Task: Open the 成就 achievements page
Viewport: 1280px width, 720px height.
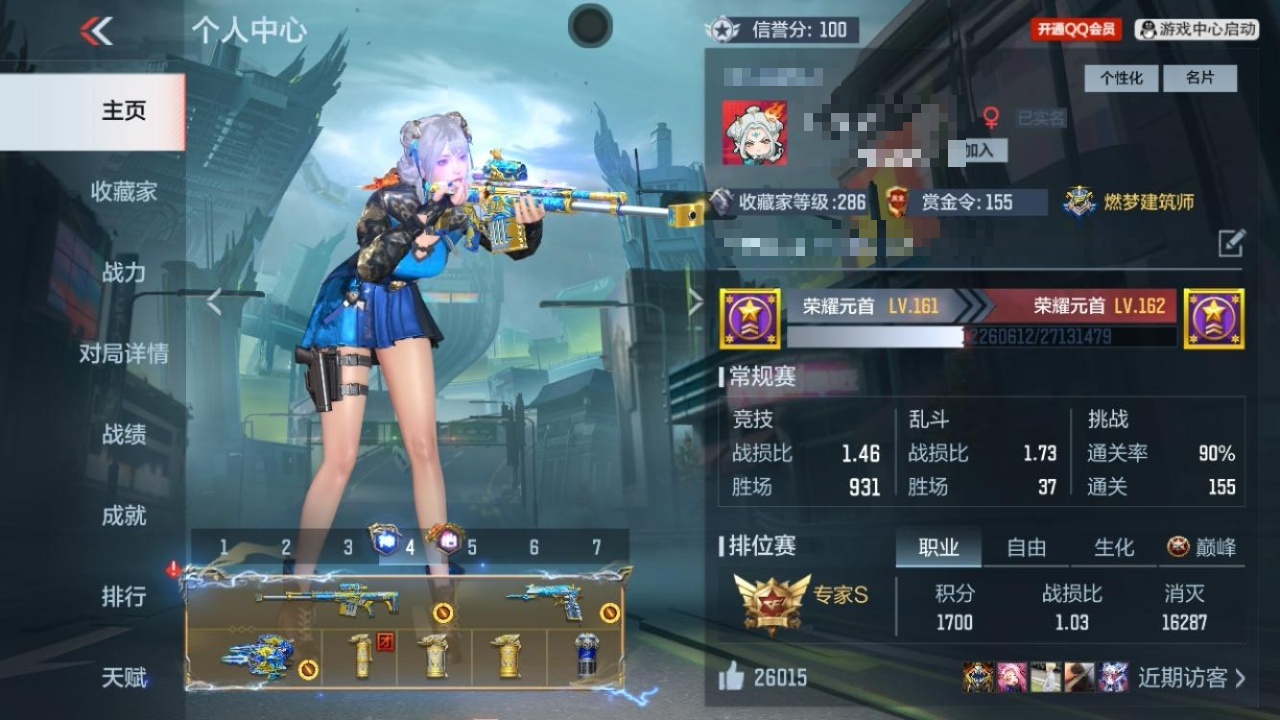Action: point(124,515)
